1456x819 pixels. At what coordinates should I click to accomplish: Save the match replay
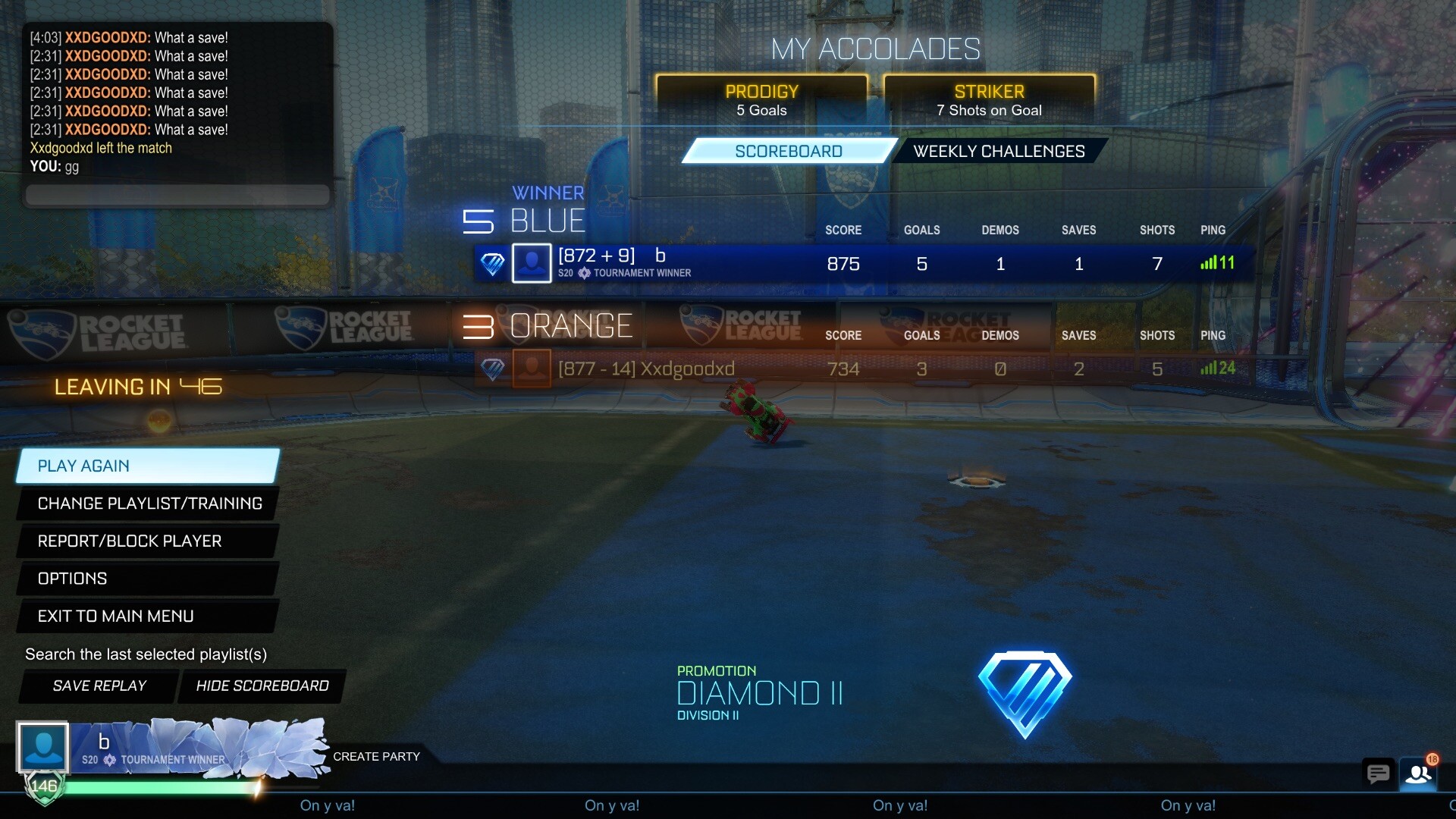click(x=99, y=686)
